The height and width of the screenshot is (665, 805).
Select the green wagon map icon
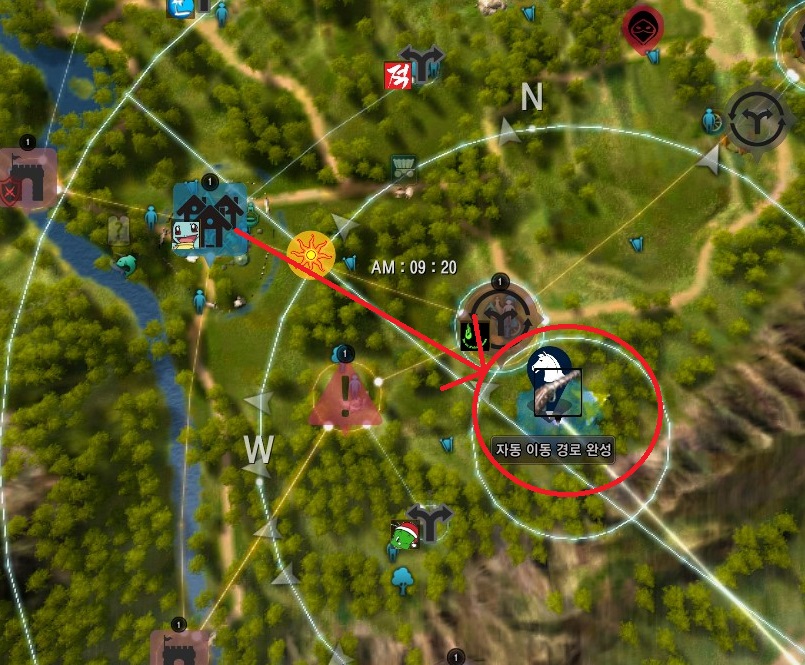click(x=404, y=167)
